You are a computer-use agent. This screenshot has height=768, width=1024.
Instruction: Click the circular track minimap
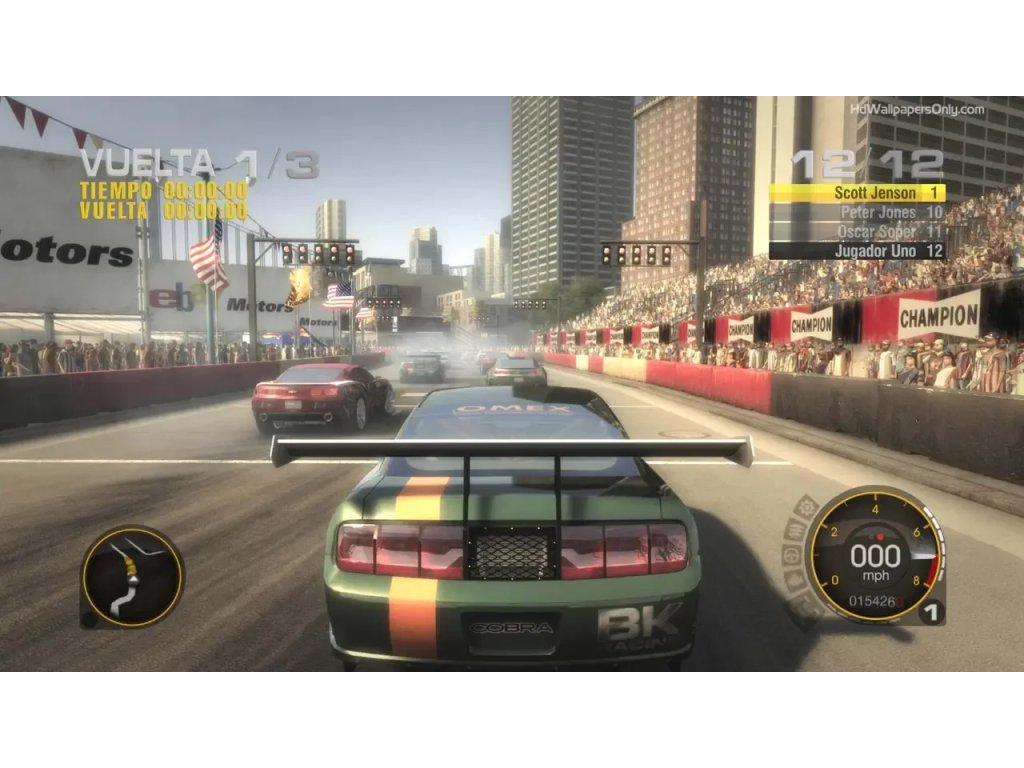tap(132, 577)
